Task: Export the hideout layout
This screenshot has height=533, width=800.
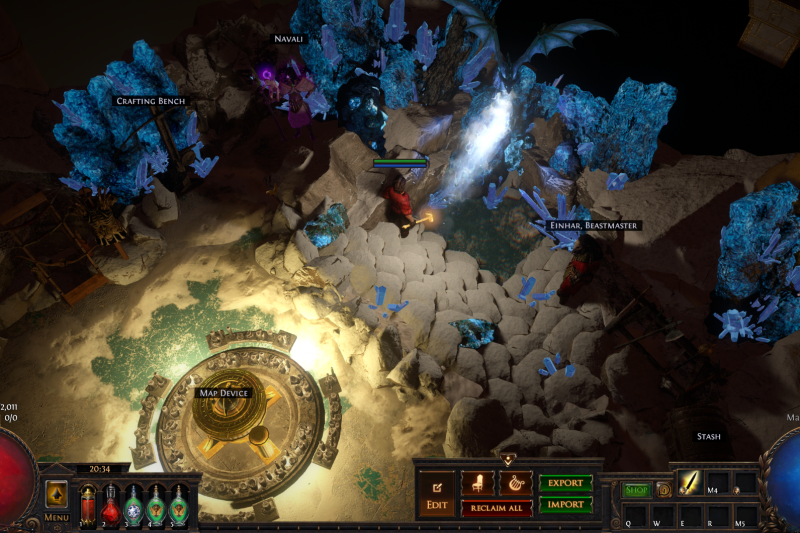Action: (566, 483)
